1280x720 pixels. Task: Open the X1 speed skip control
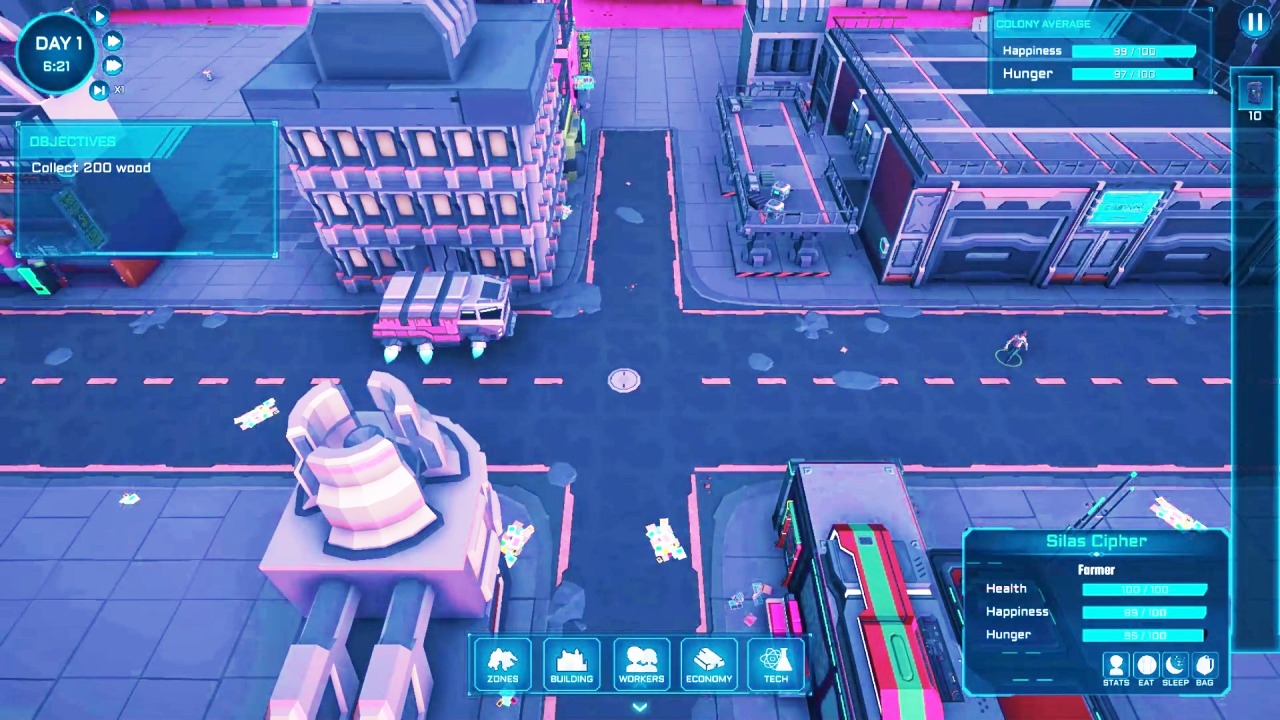(100, 89)
